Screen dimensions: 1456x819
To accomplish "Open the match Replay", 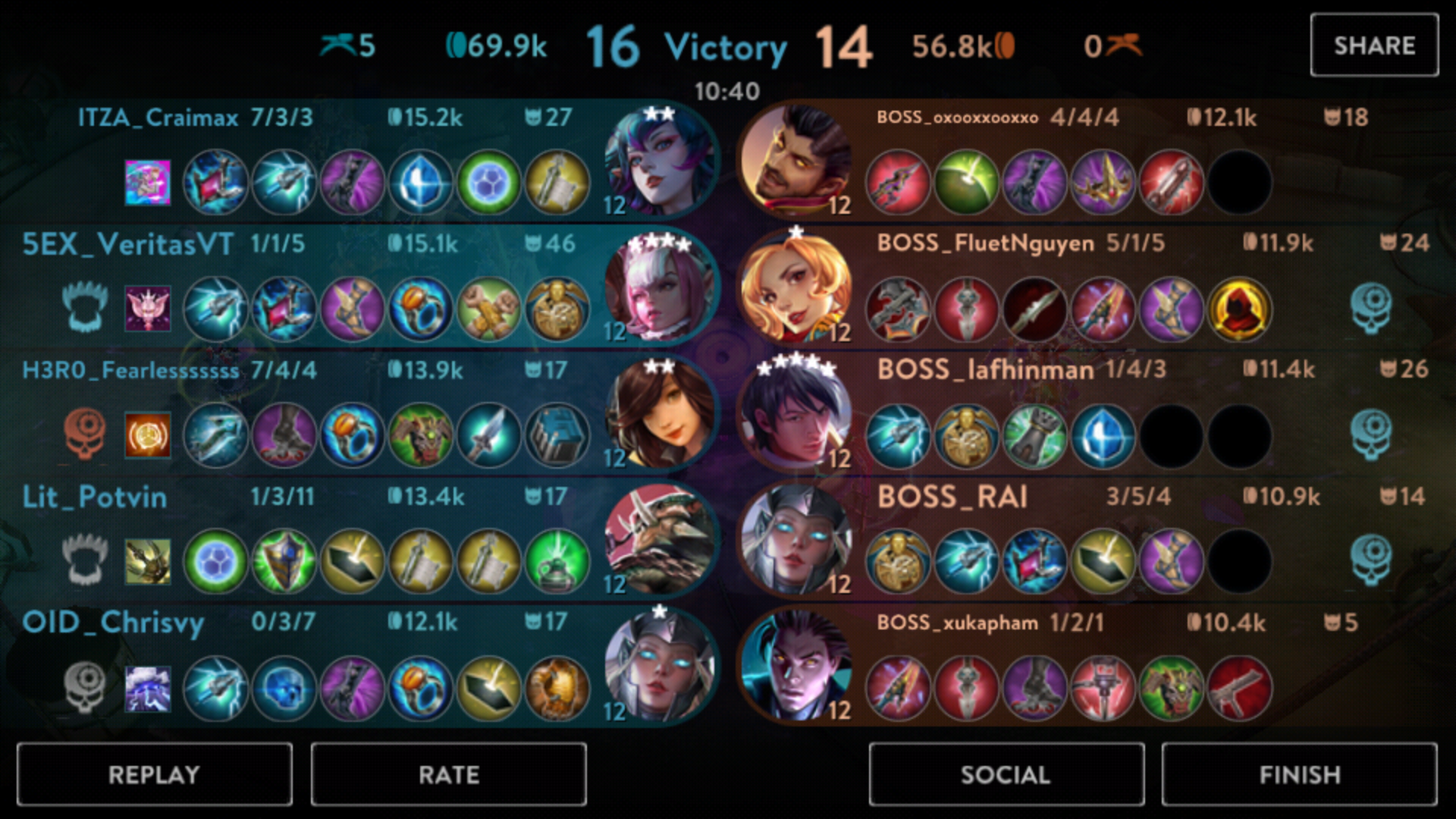I will 154,774.
